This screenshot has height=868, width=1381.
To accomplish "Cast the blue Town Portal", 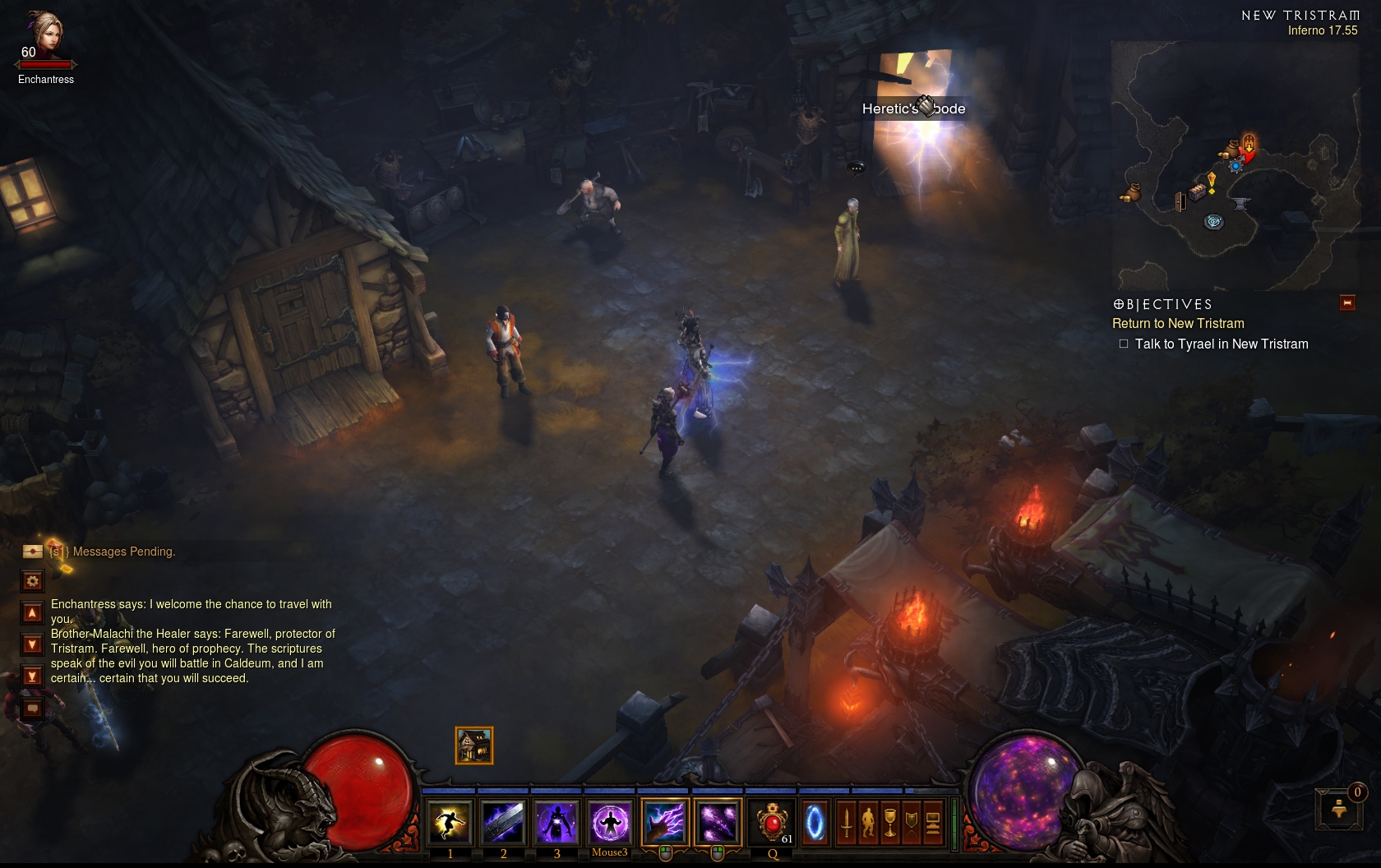I will [815, 821].
